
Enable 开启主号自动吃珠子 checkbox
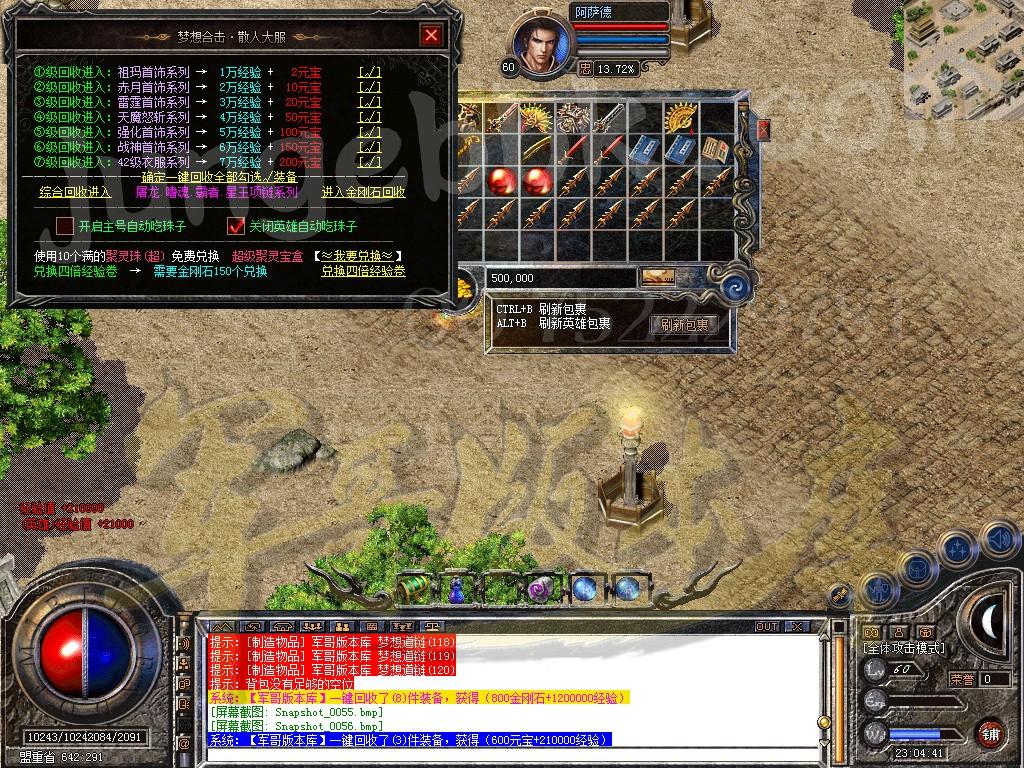pos(65,226)
